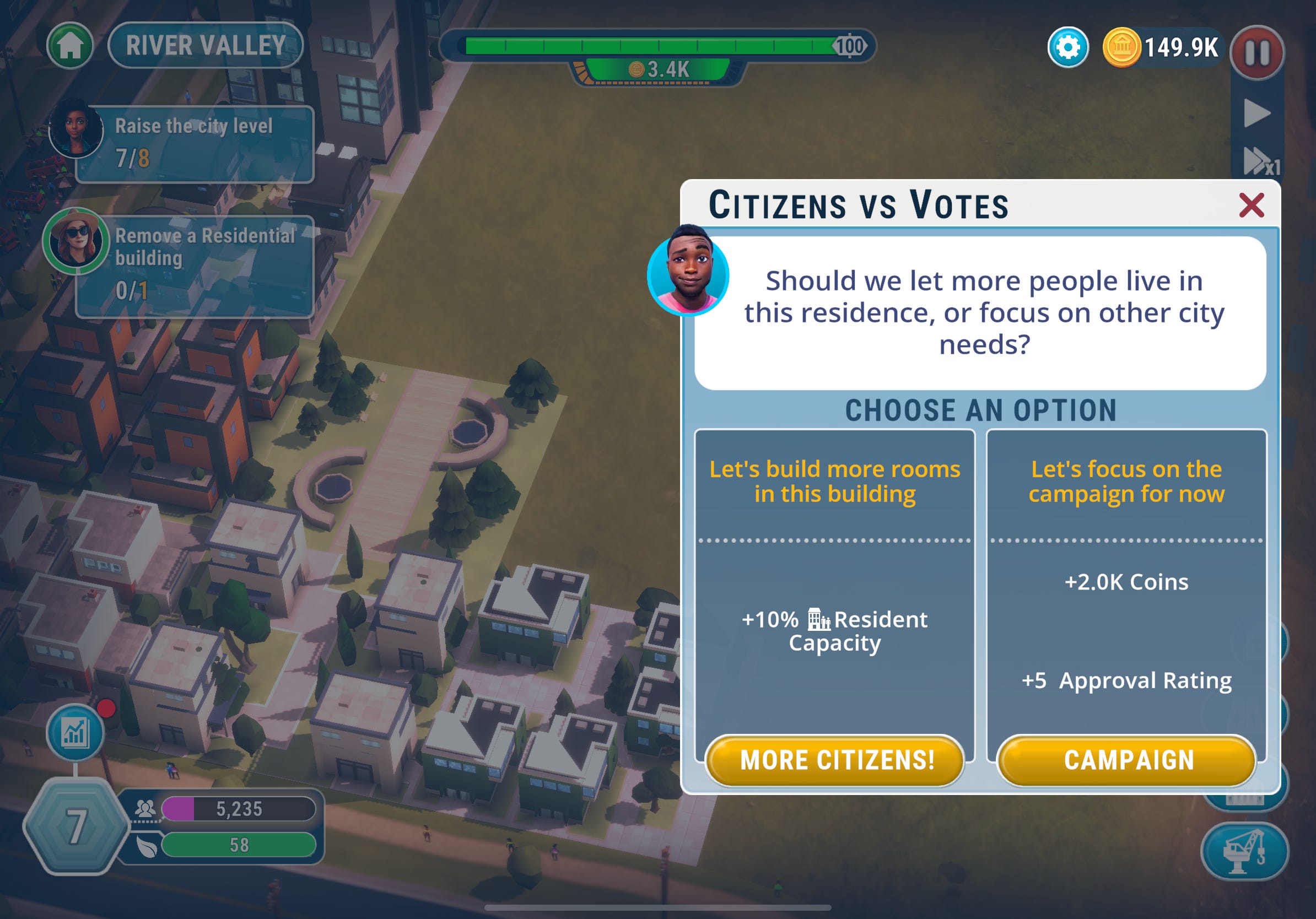Click the RIVER VALLEY city name

204,46
